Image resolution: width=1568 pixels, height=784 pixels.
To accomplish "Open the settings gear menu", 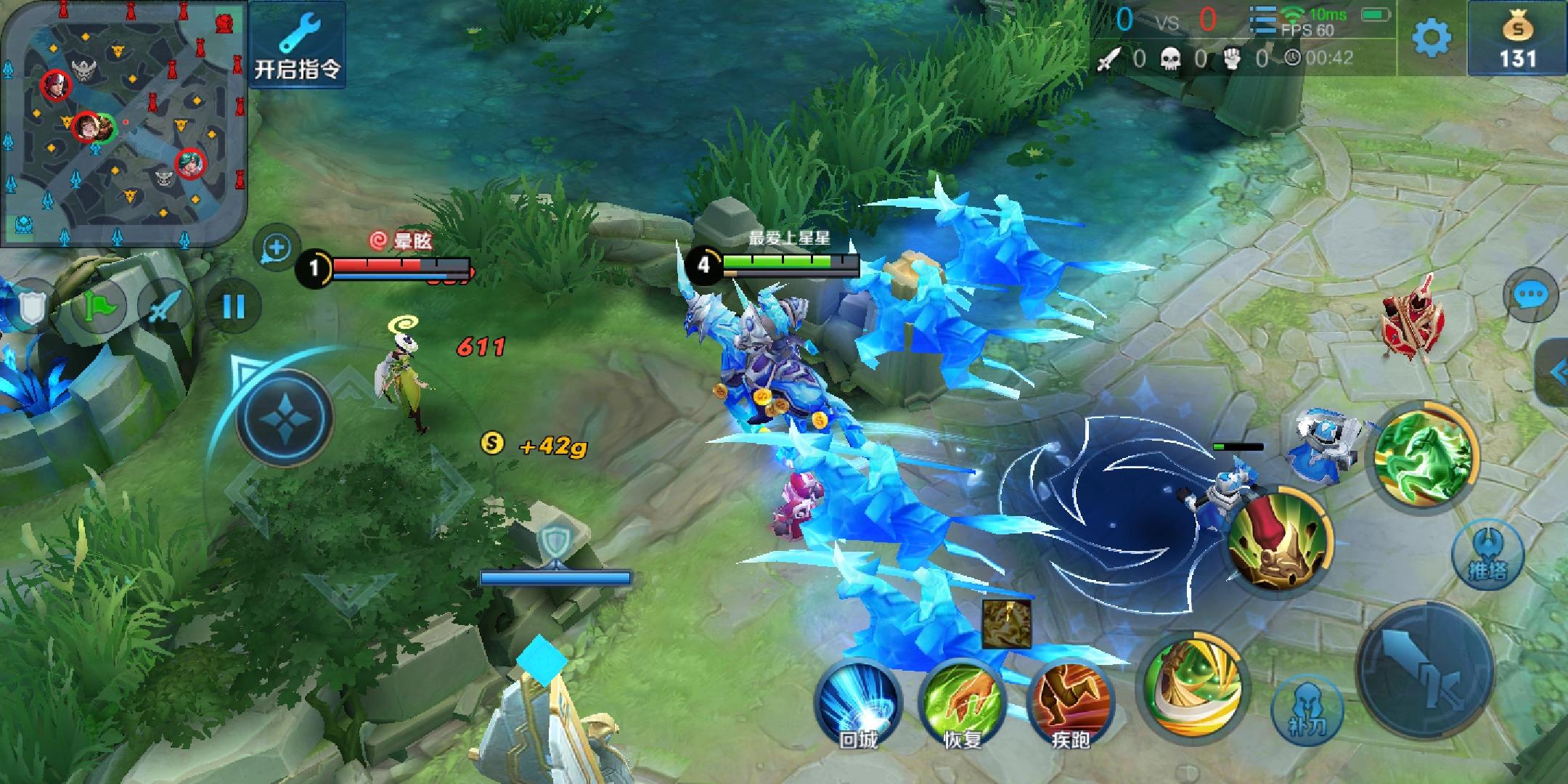I will pos(1431,38).
